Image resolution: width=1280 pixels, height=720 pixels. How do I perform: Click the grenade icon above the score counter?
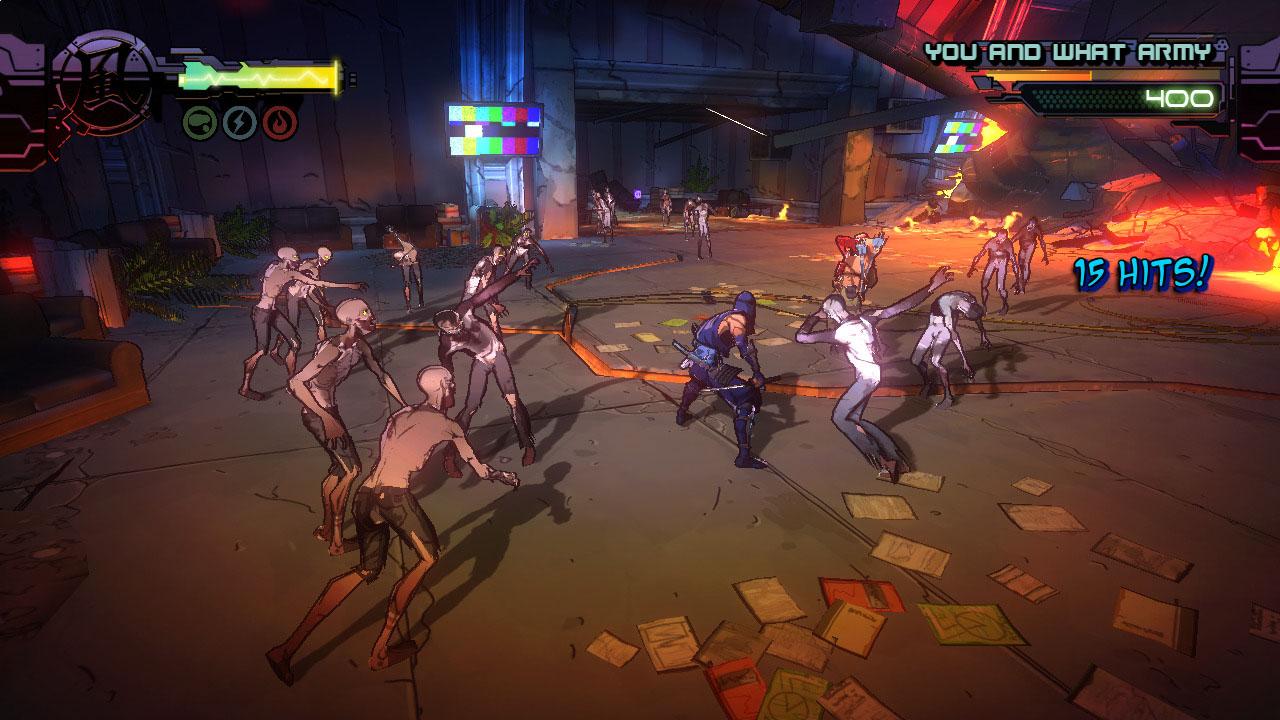point(1221,47)
